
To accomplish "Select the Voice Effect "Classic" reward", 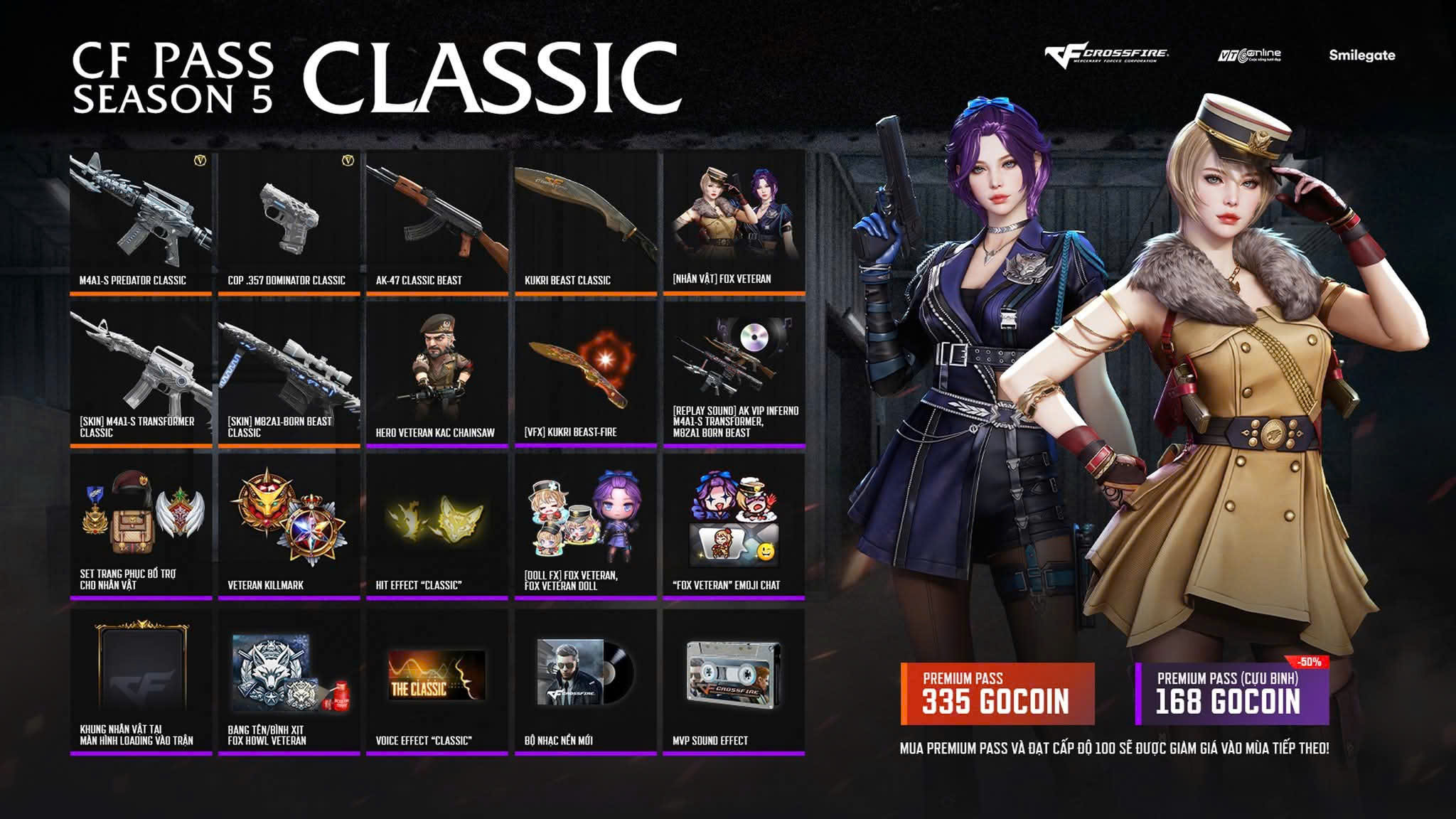I will pyautogui.click(x=437, y=680).
